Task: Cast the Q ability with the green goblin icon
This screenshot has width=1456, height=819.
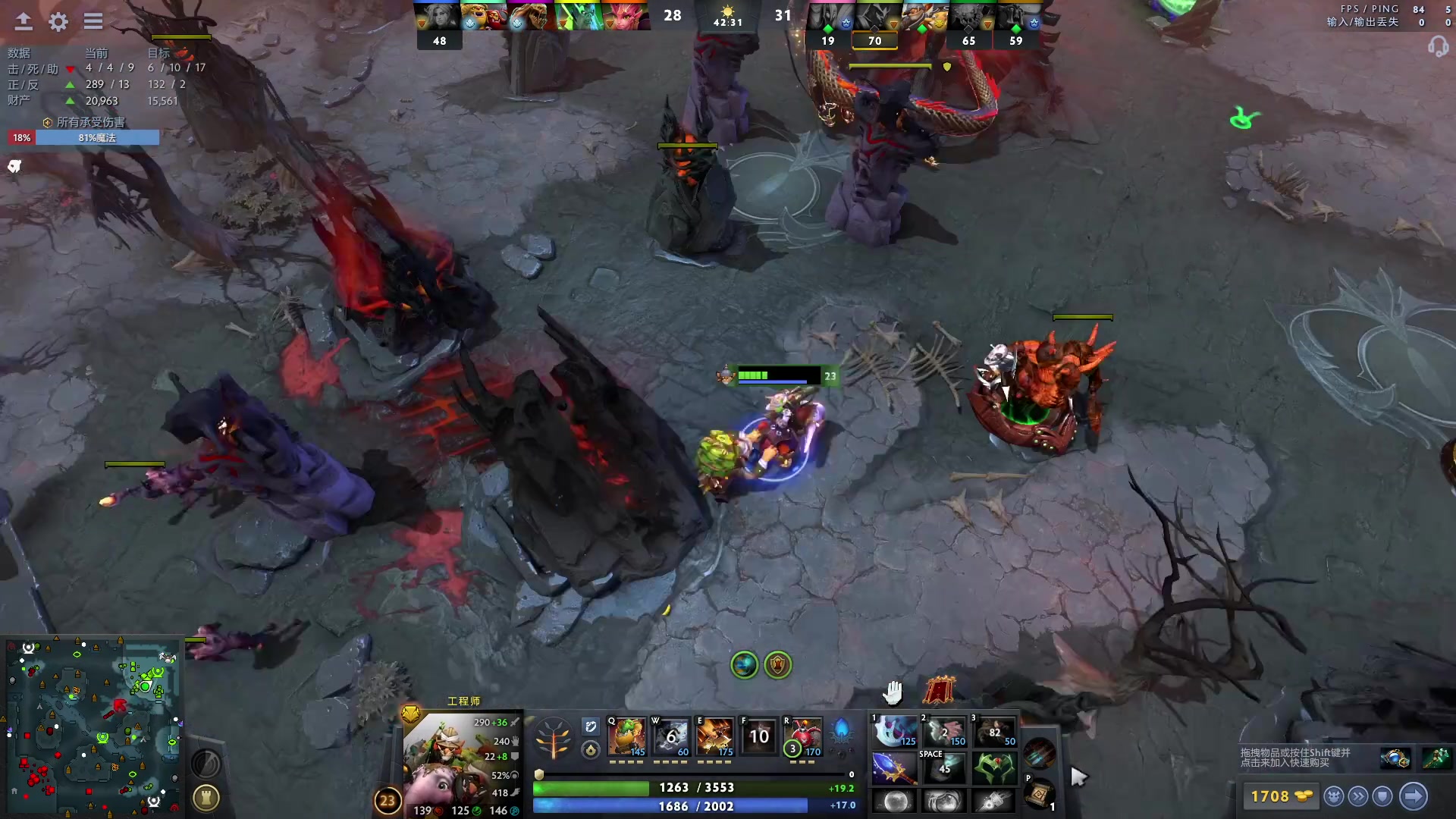Action: click(626, 736)
